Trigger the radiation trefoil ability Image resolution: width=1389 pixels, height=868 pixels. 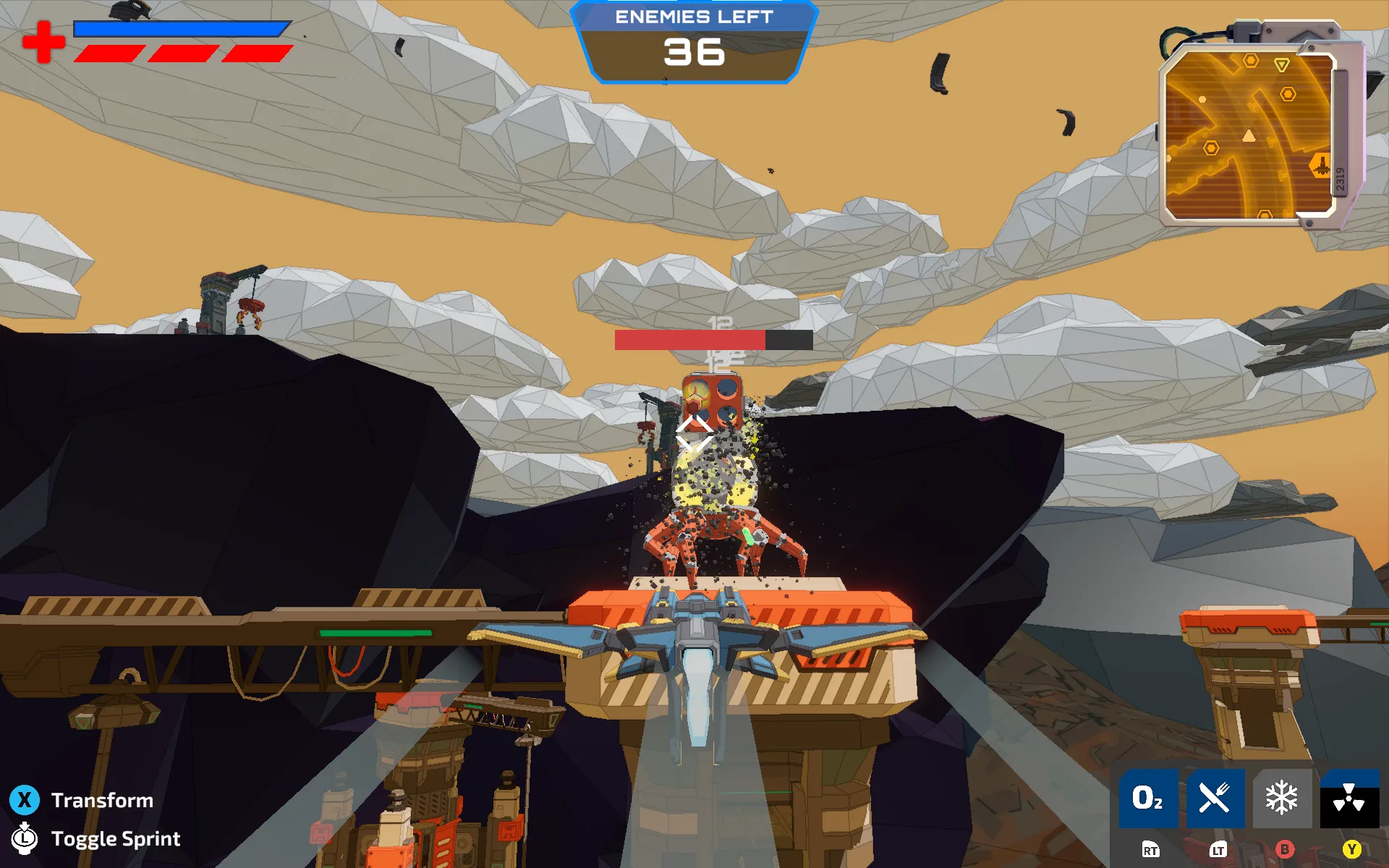click(x=1348, y=799)
